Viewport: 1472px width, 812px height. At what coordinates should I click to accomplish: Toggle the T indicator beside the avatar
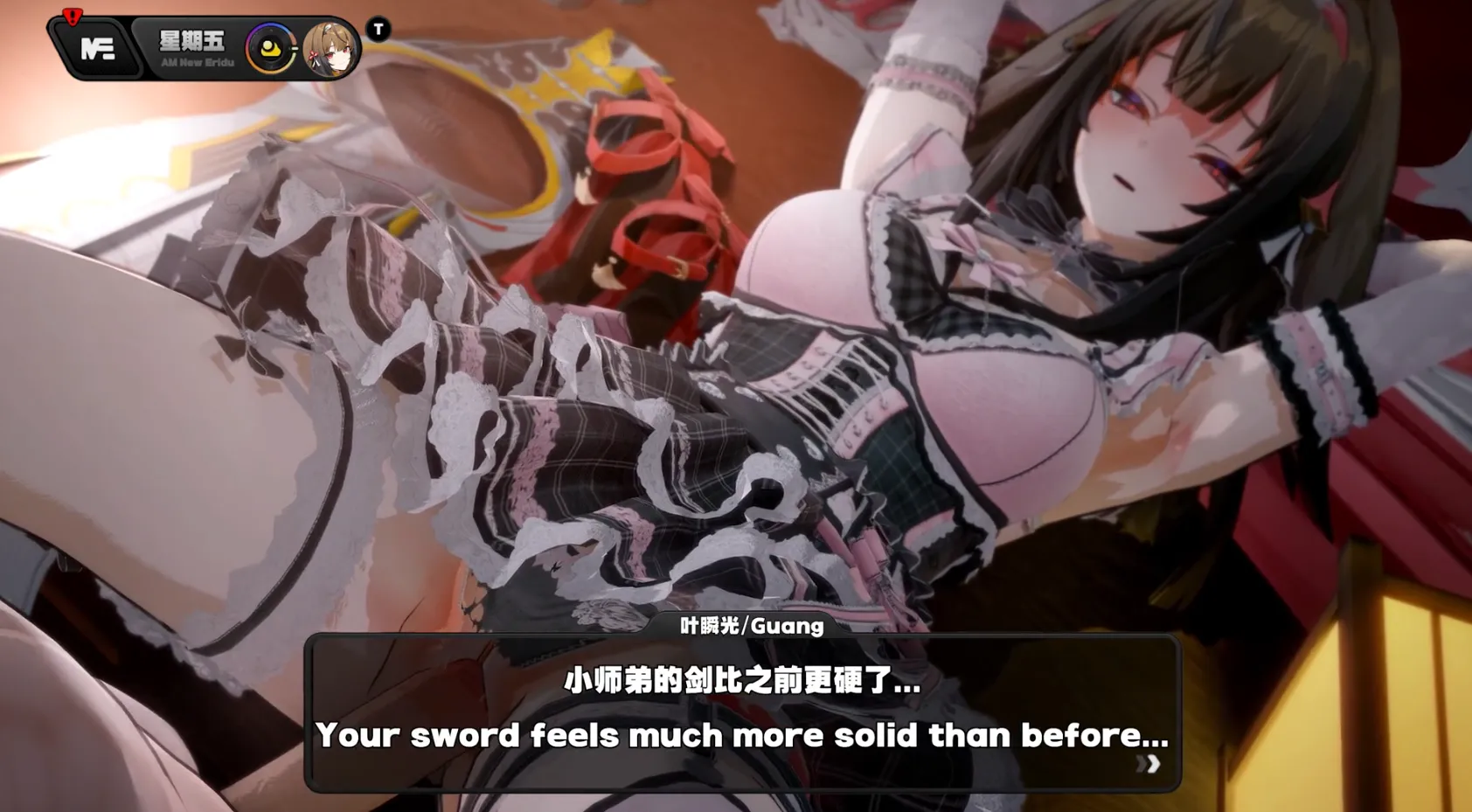378,30
